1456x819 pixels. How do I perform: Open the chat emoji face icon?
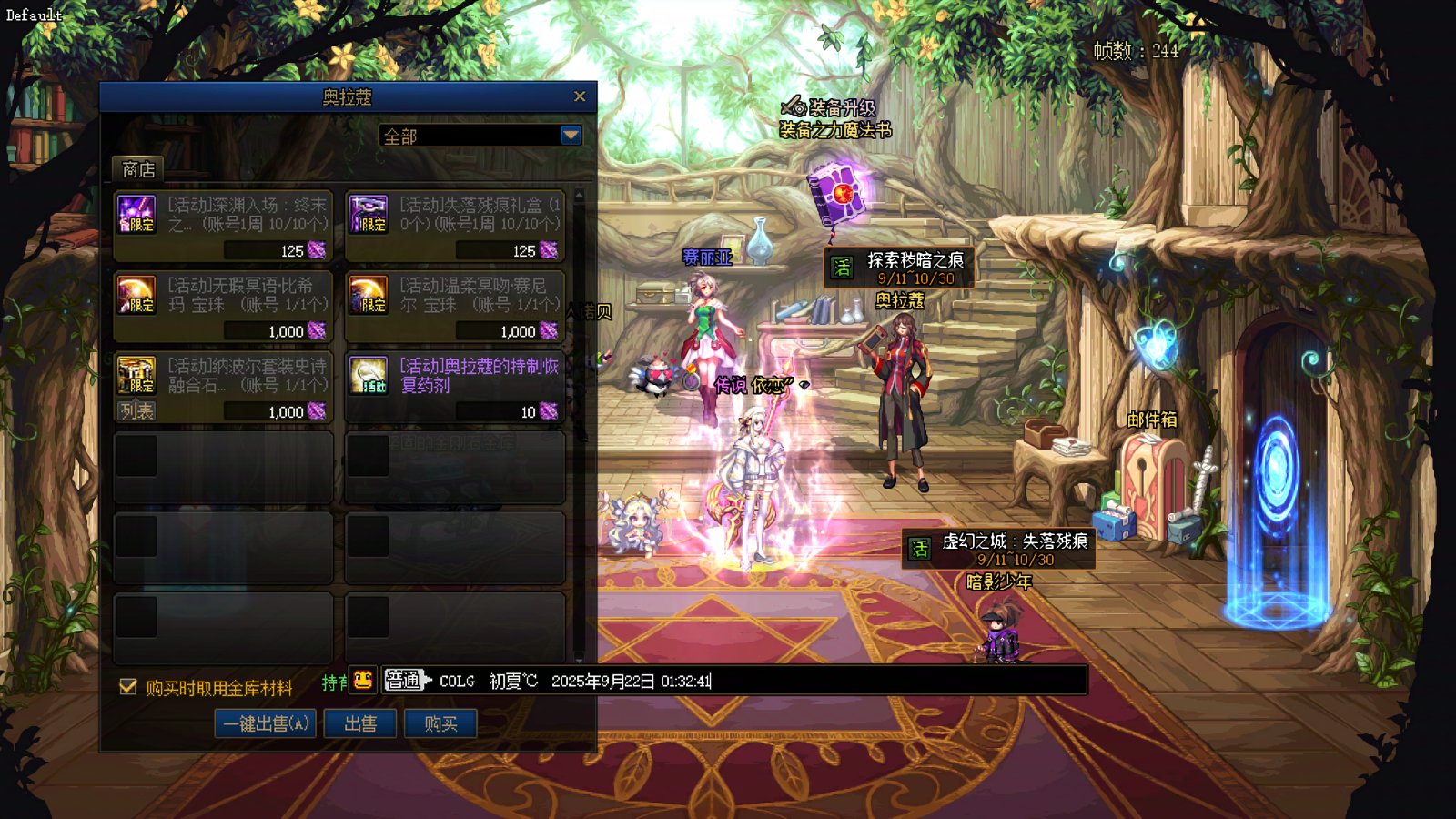click(363, 680)
